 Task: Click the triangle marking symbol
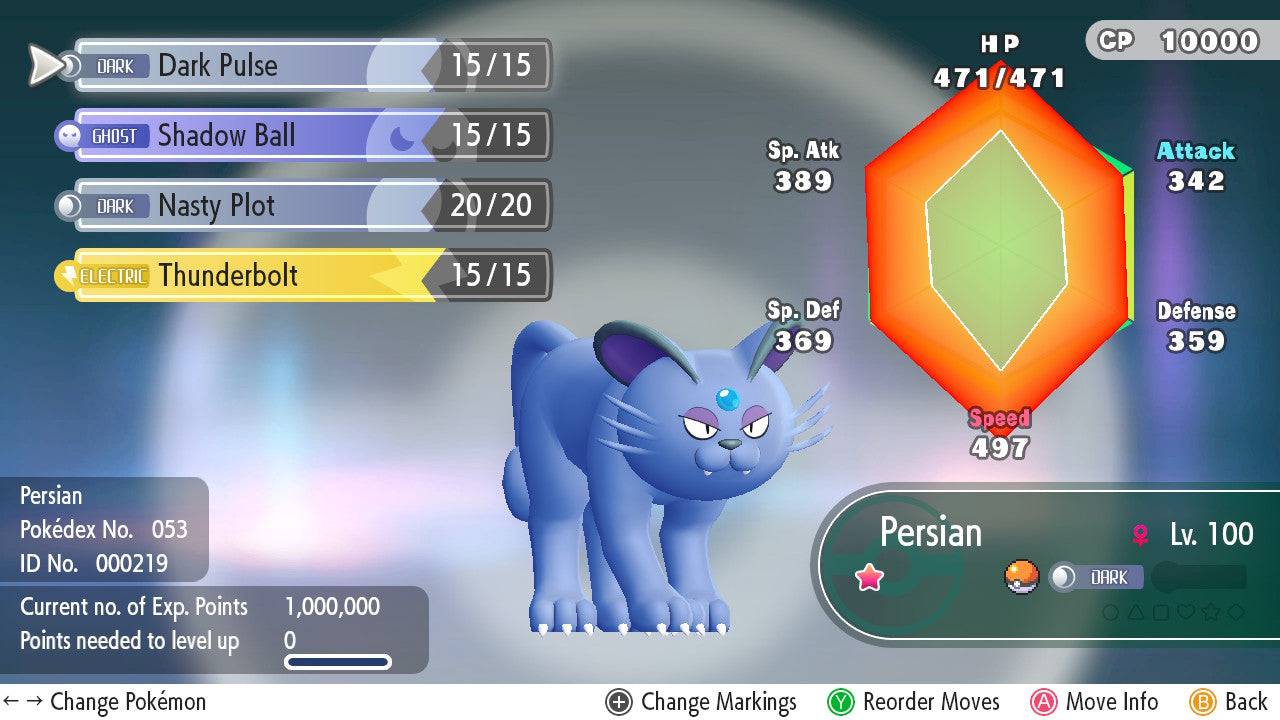click(x=1136, y=612)
